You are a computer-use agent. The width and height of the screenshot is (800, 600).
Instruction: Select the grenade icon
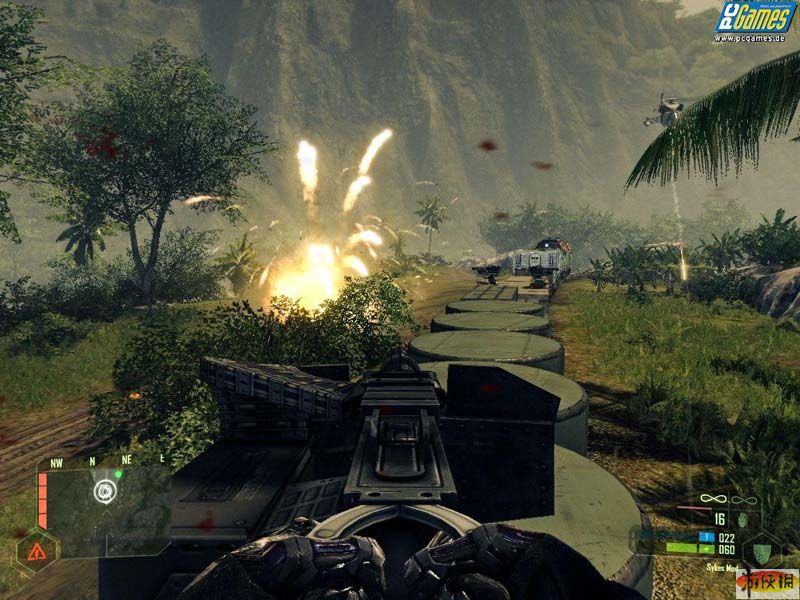coord(740,520)
